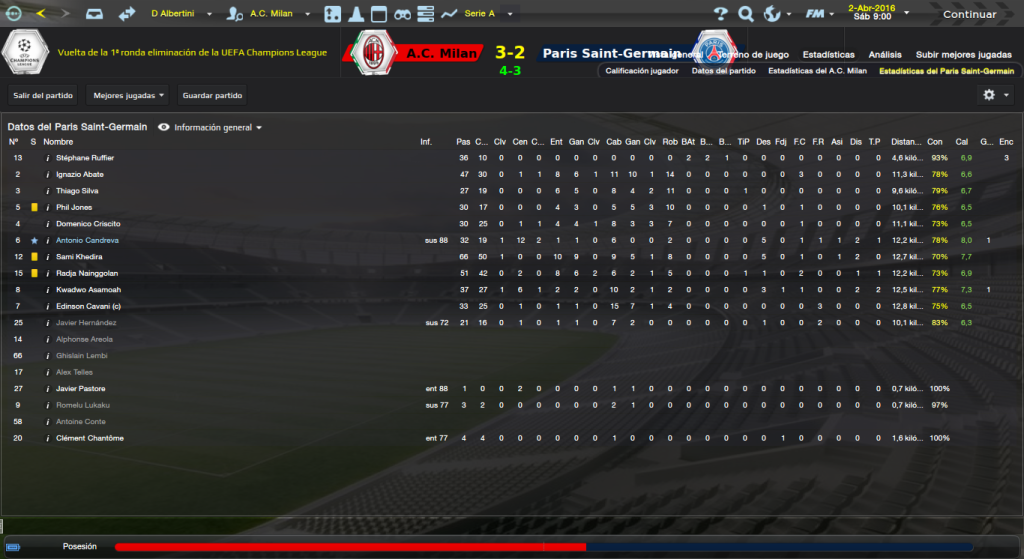Screen dimensions: 1024x559
Task: Open the Mejores jugadas dropdown
Action: pyautogui.click(x=128, y=95)
